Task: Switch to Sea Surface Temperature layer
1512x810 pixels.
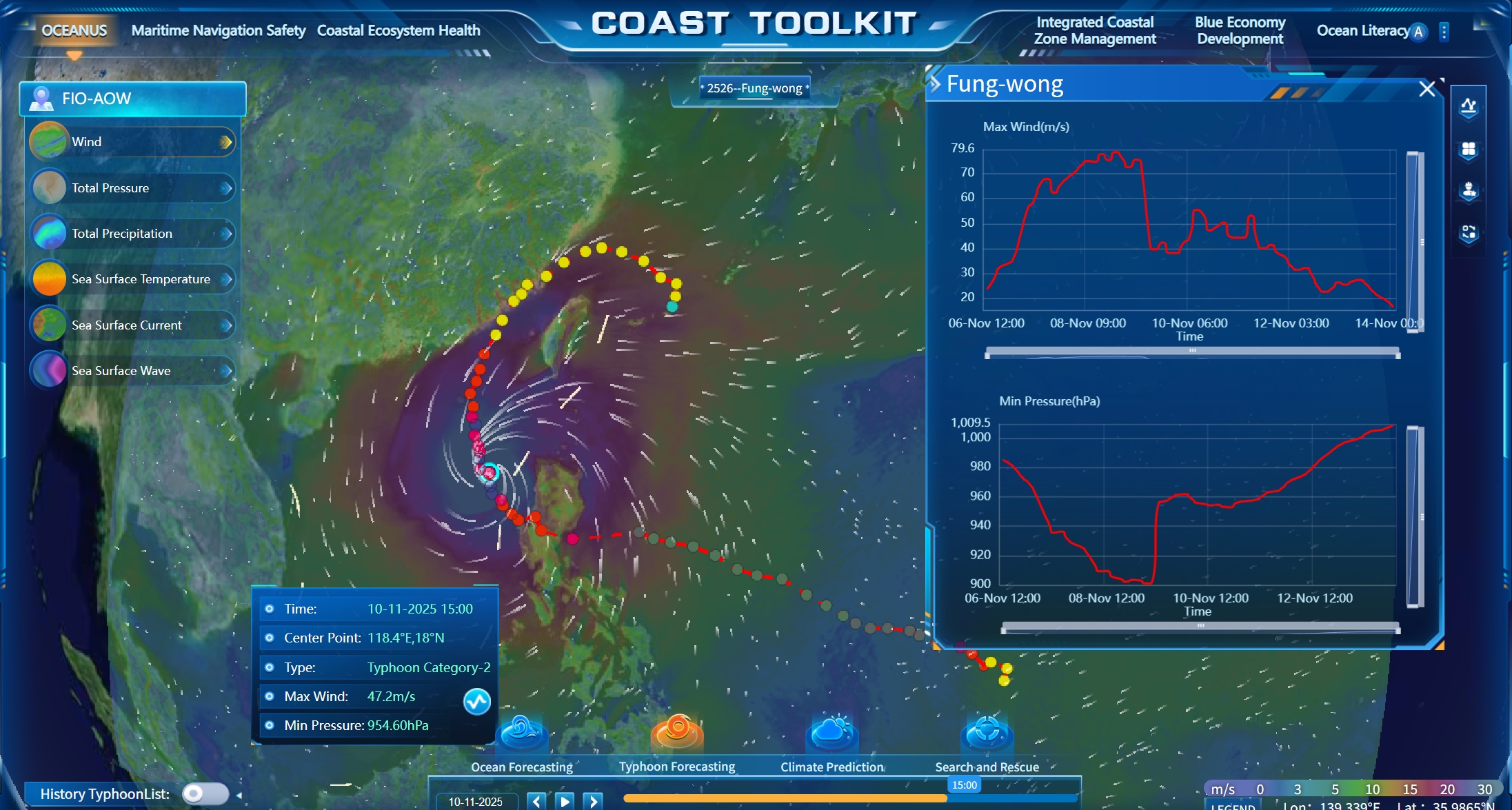Action: pyautogui.click(x=131, y=279)
